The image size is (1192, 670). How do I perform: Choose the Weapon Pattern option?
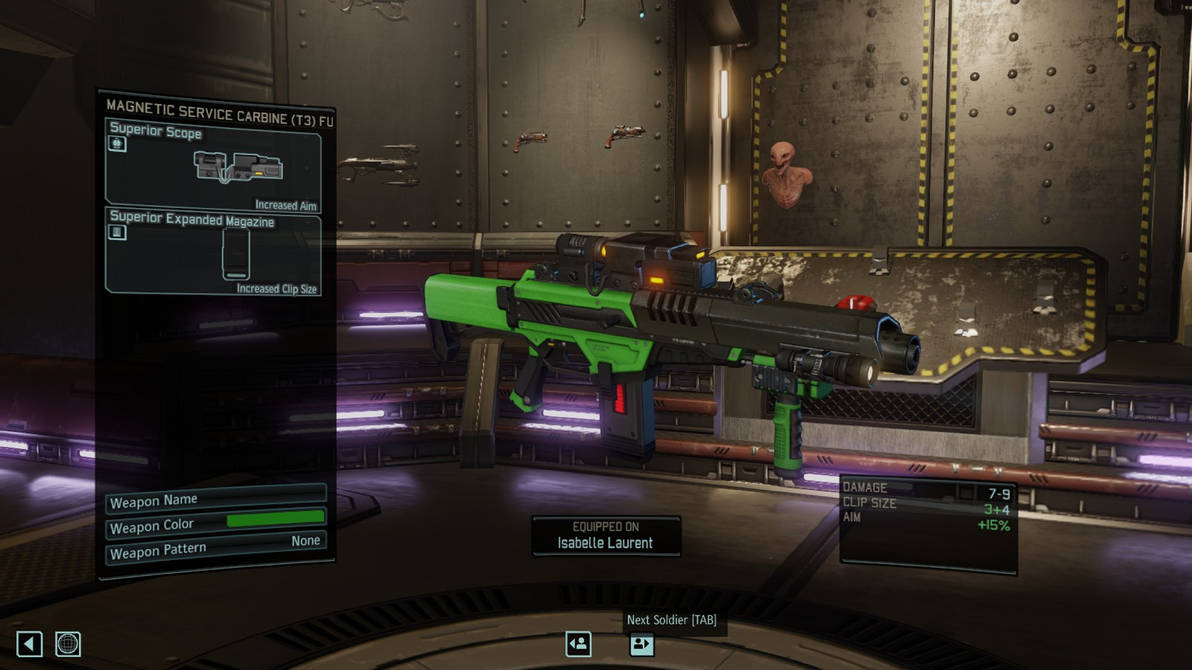(x=216, y=547)
